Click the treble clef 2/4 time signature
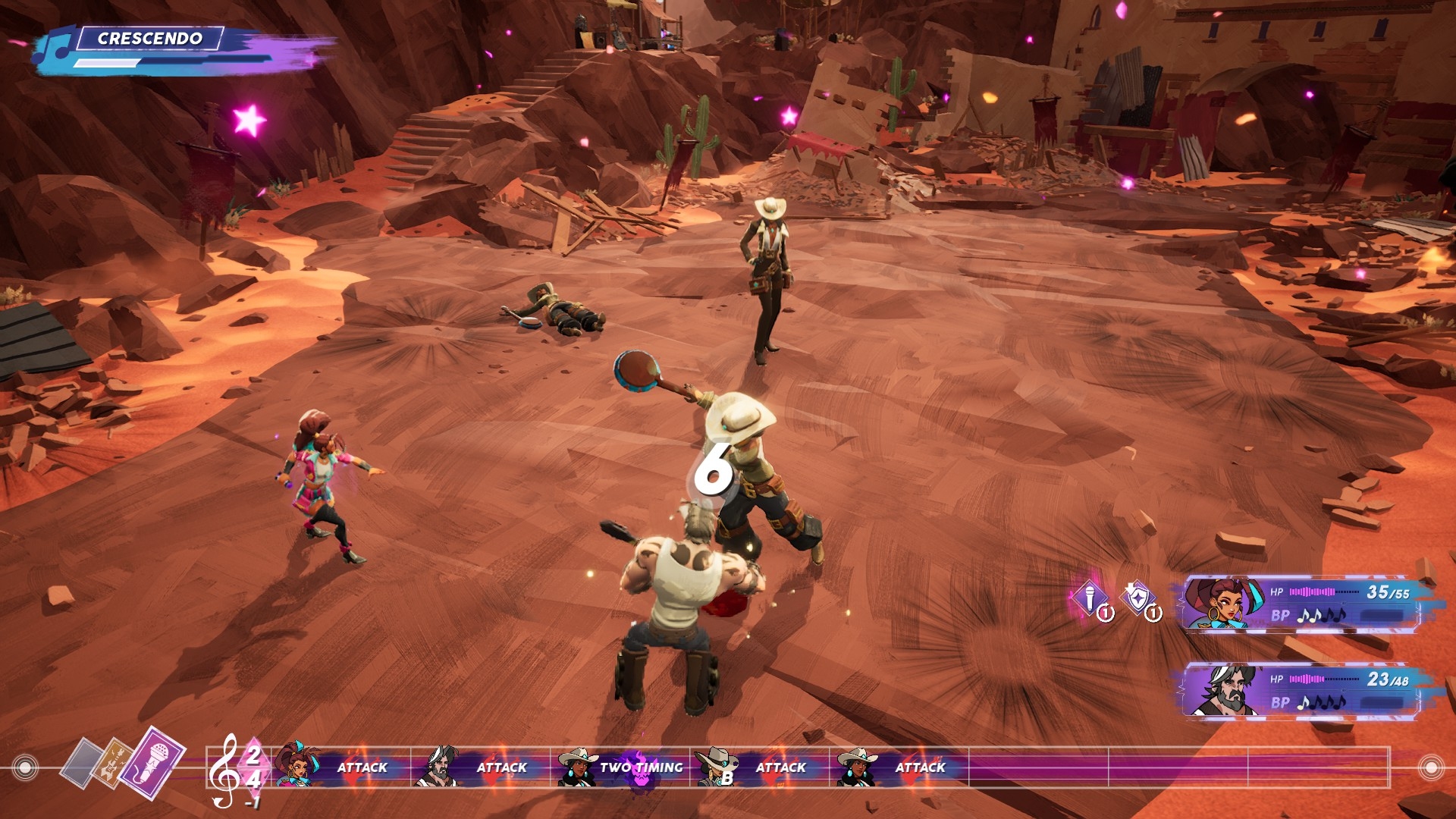This screenshot has height=819, width=1456. pyautogui.click(x=235, y=770)
